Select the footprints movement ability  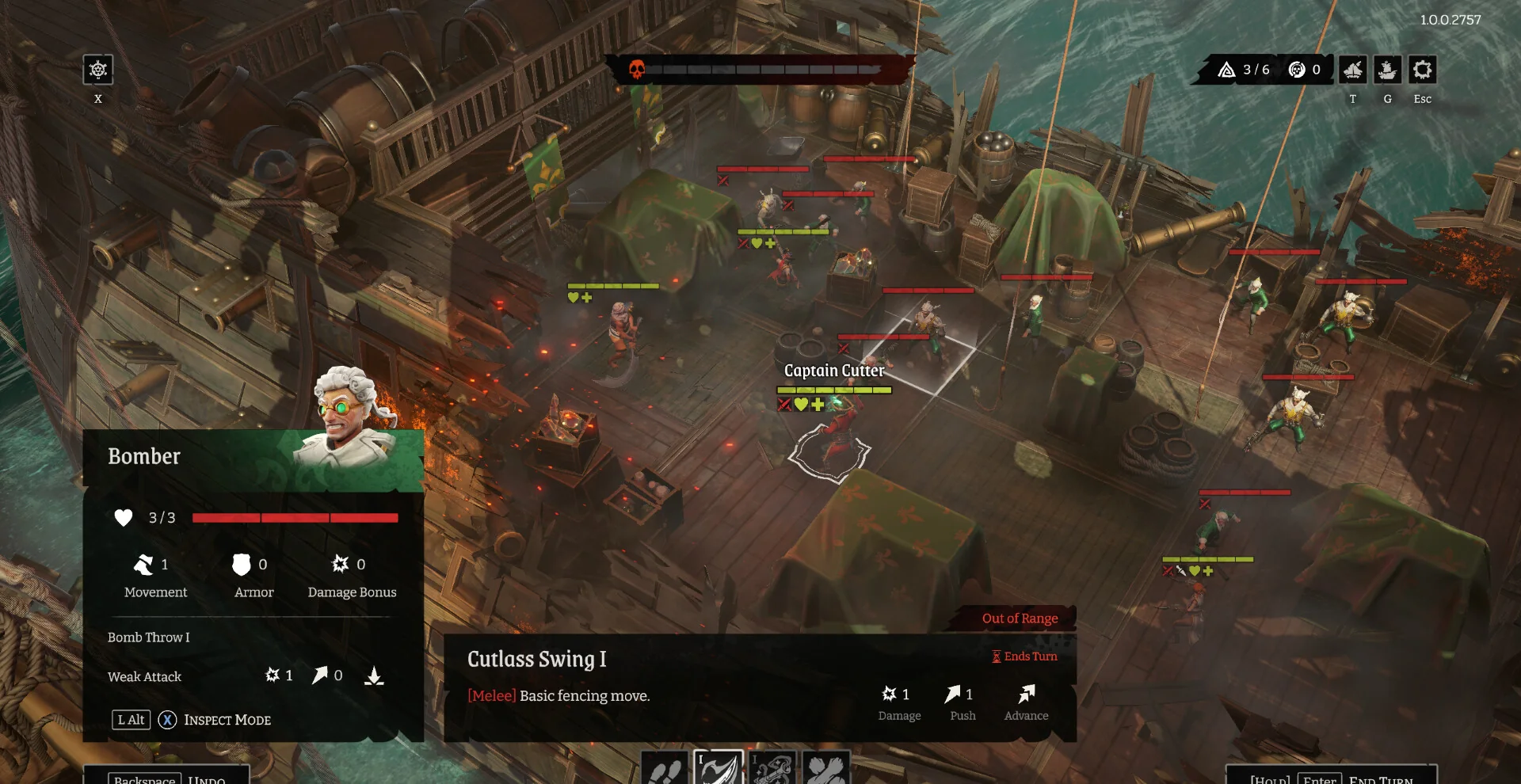(665, 768)
